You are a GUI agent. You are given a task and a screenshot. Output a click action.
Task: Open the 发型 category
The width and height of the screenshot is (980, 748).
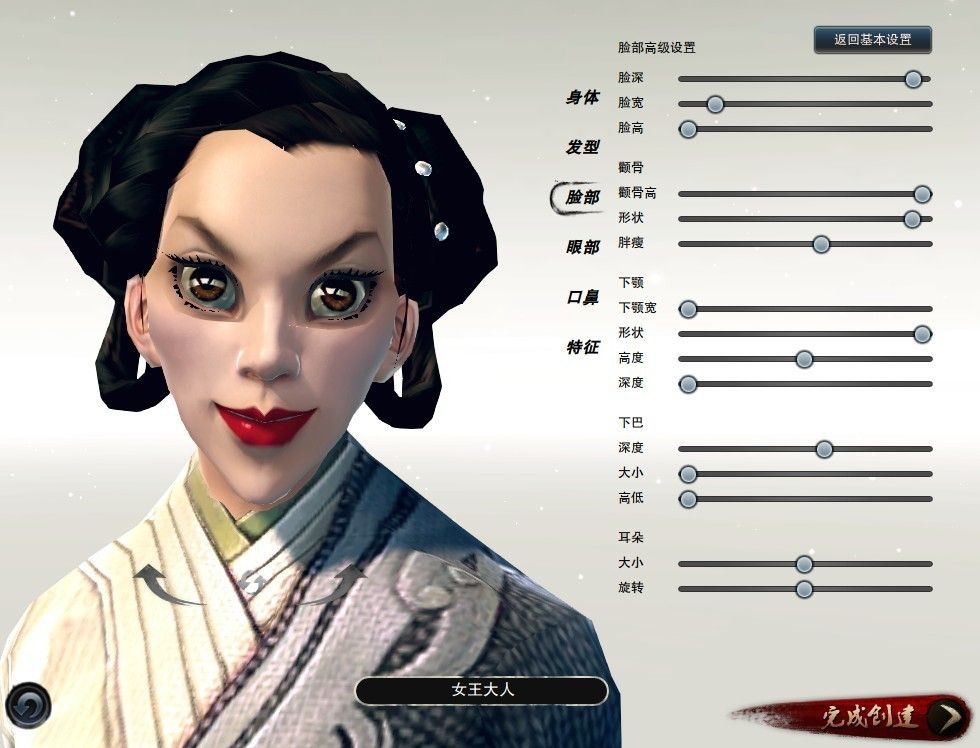582,147
